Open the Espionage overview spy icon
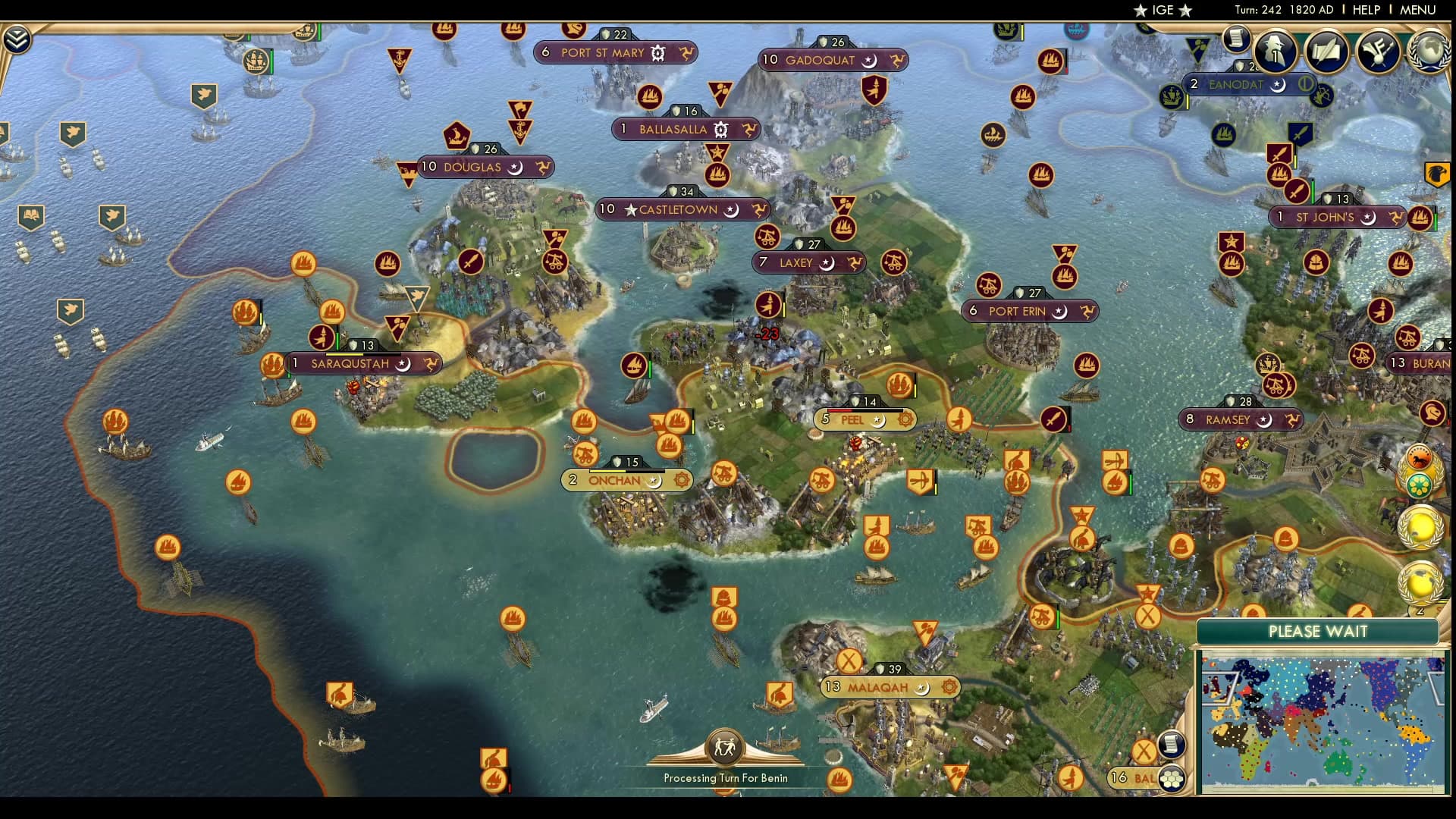 click(1276, 52)
